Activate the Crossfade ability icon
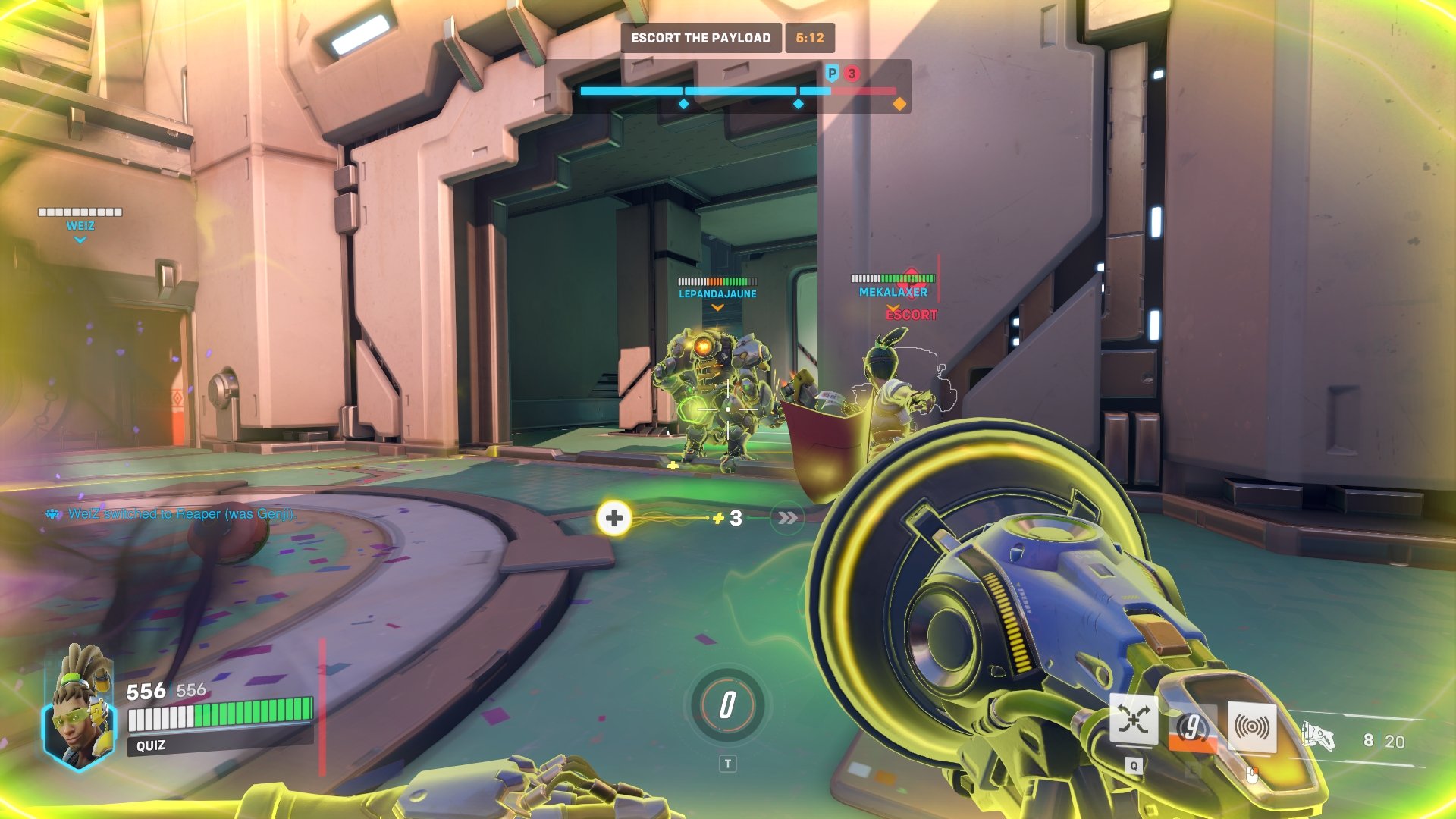This screenshot has width=1456, height=819. [x=1133, y=720]
